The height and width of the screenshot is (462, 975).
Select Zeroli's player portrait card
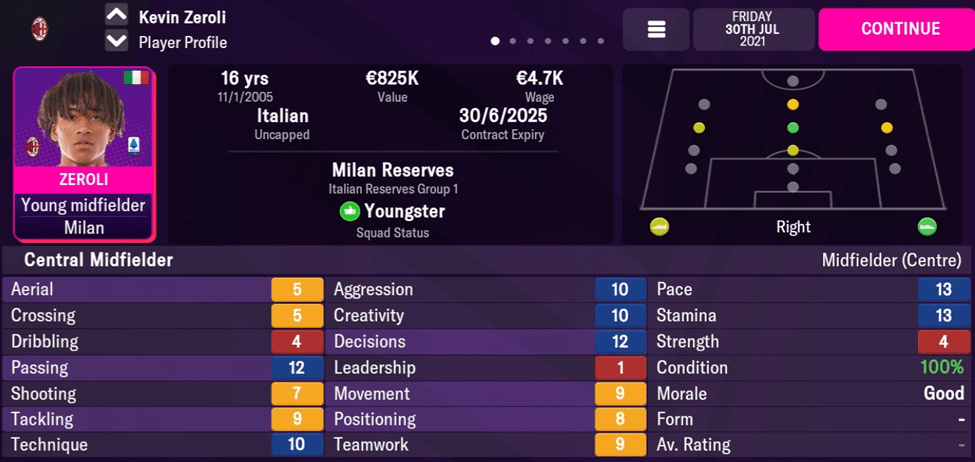point(84,154)
